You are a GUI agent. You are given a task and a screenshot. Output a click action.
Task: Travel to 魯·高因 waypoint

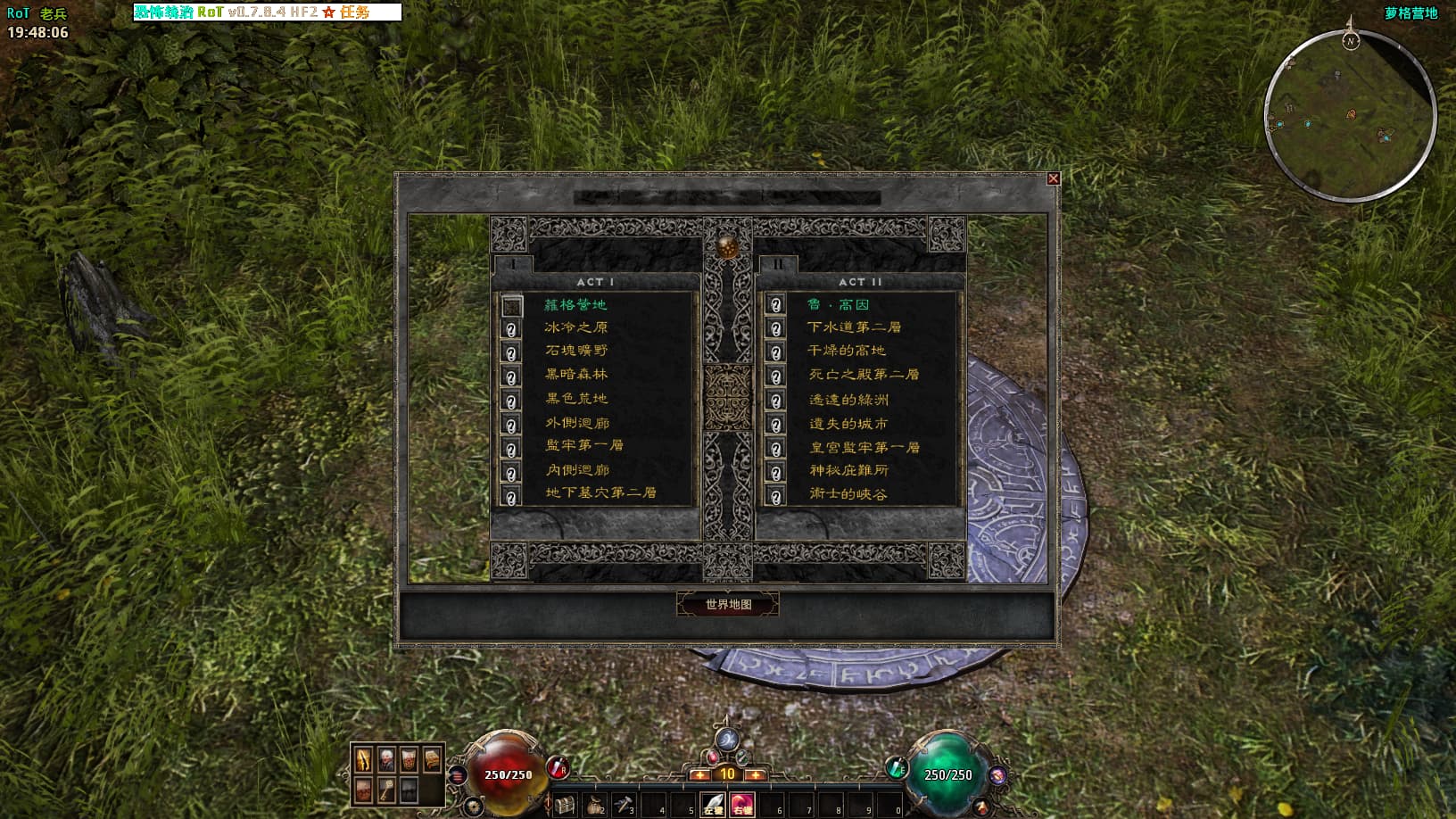click(838, 305)
